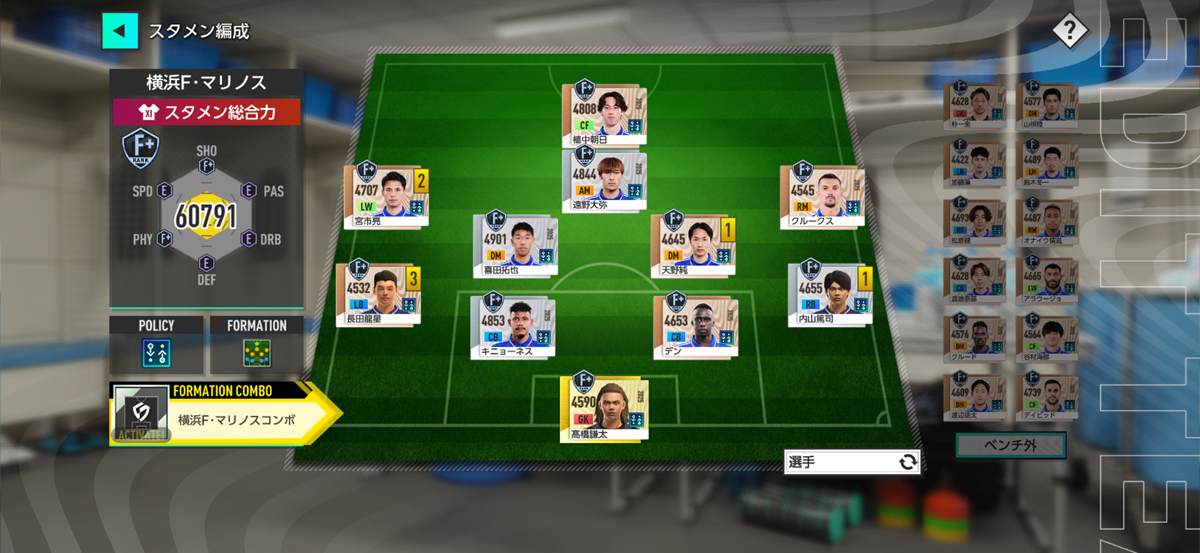Open the help question mark icon
Screen dimensions: 1200x553
point(1069,31)
